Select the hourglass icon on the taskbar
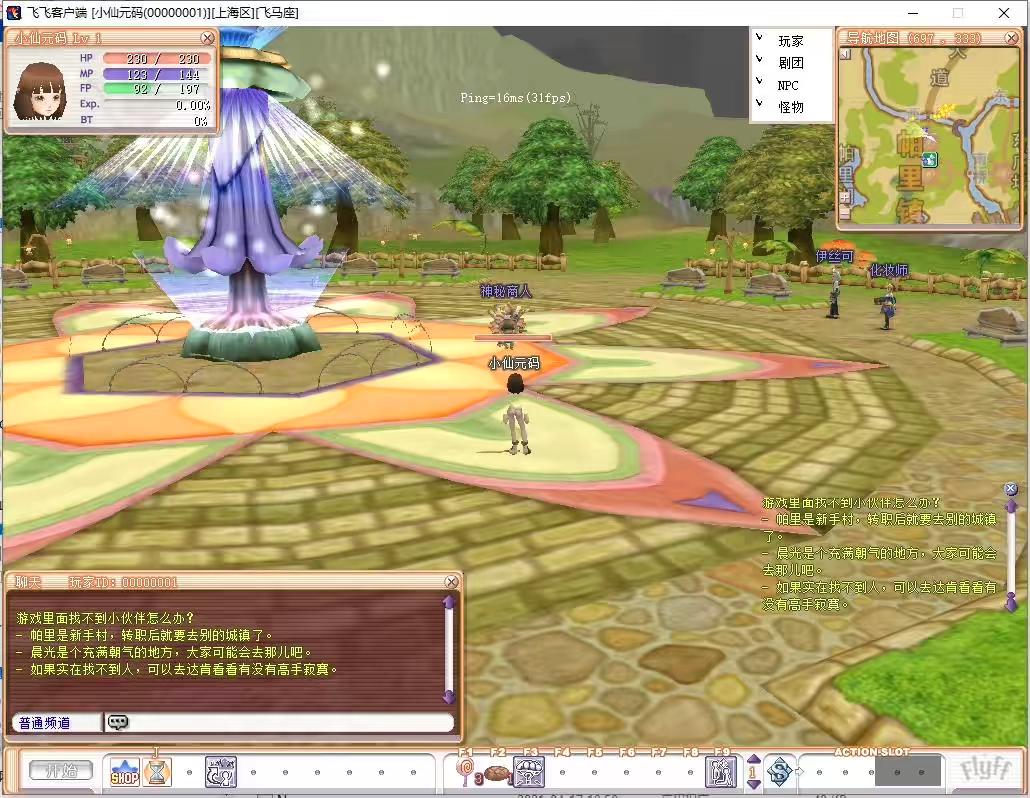 point(156,771)
